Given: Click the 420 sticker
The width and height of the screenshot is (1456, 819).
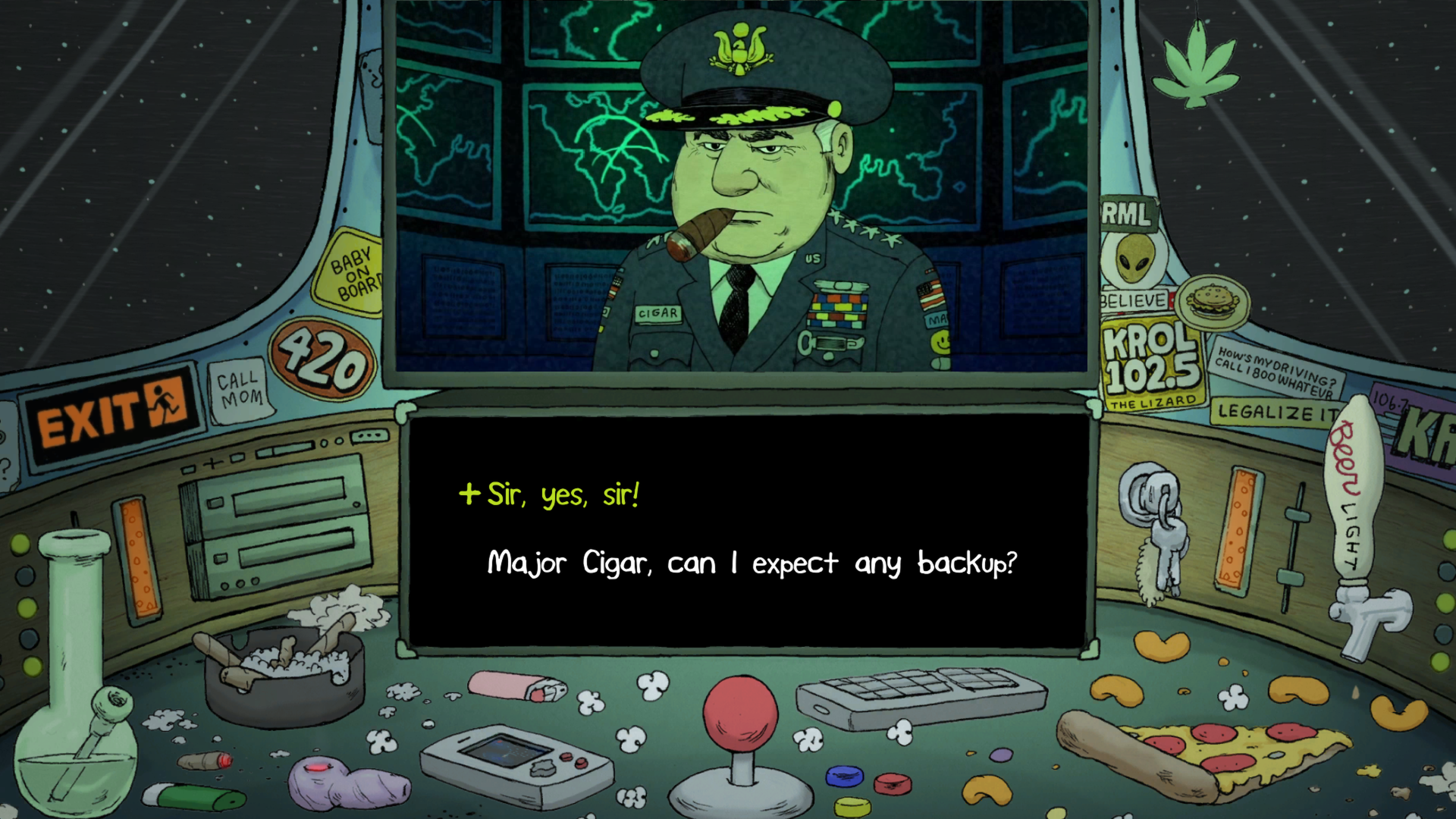Looking at the screenshot, I should point(322,362).
